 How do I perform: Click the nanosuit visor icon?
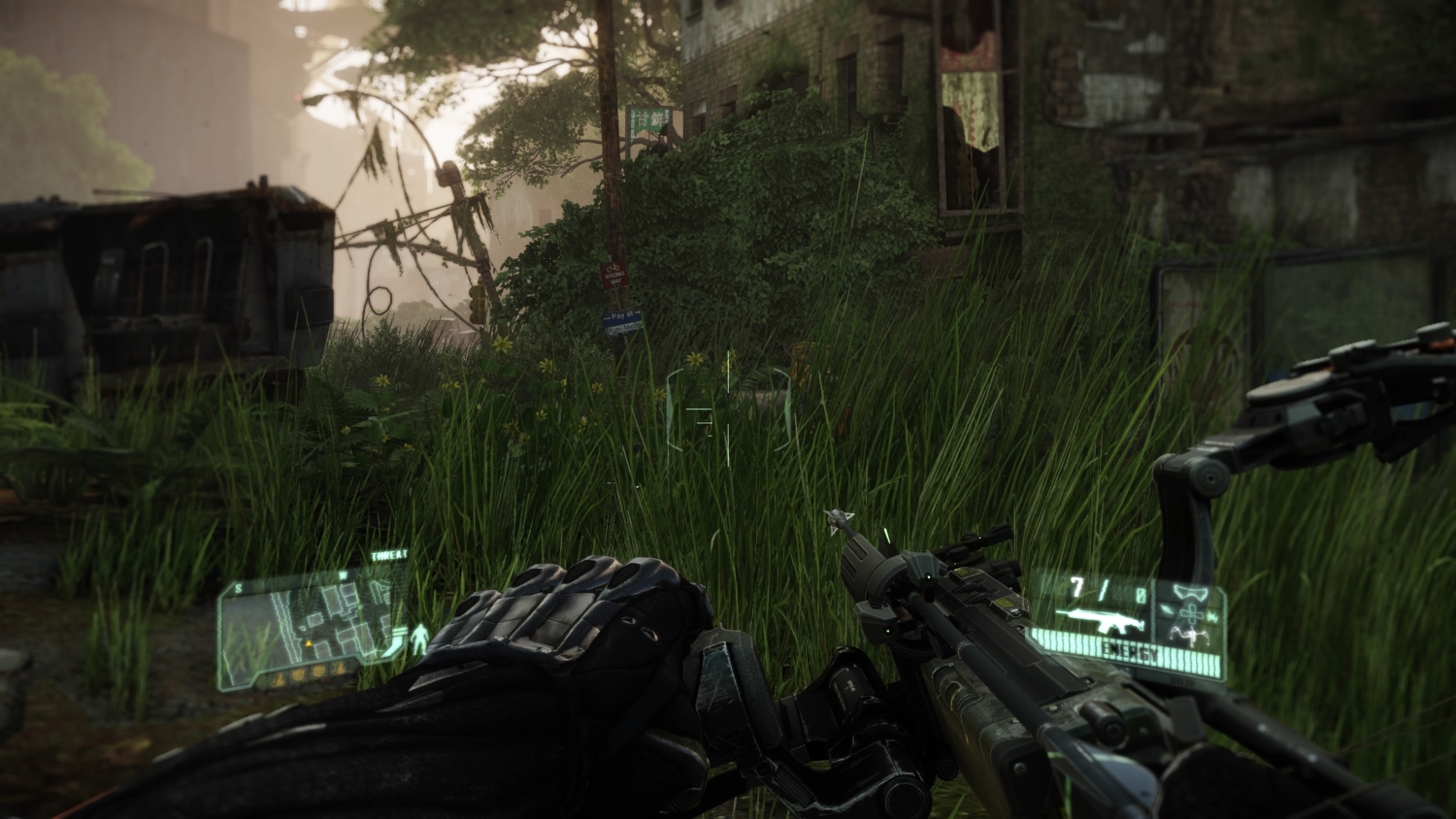(1188, 593)
